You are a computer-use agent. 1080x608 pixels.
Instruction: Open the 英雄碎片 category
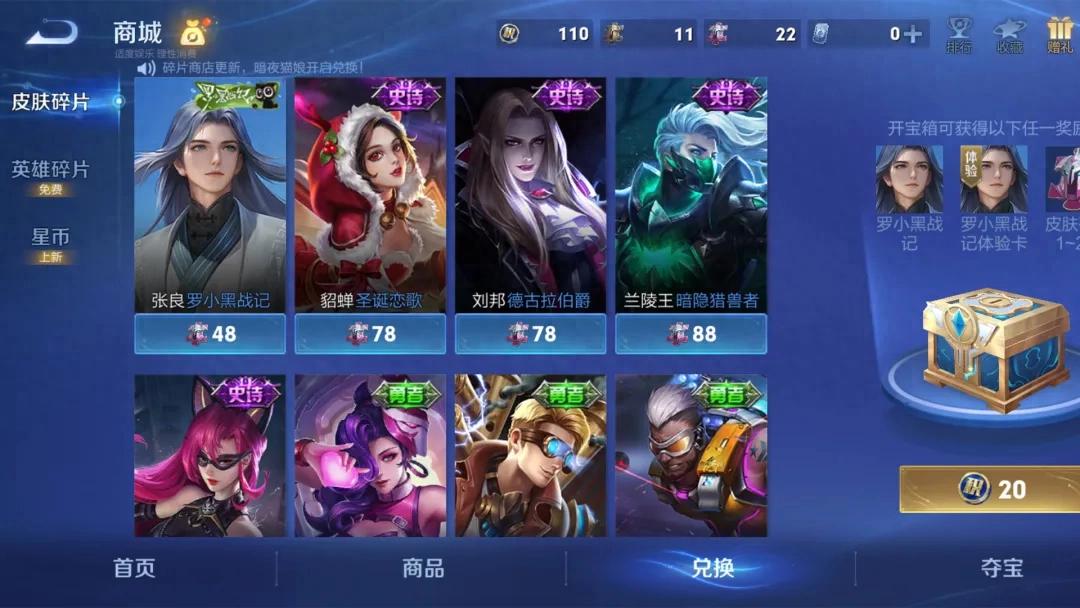click(50, 171)
